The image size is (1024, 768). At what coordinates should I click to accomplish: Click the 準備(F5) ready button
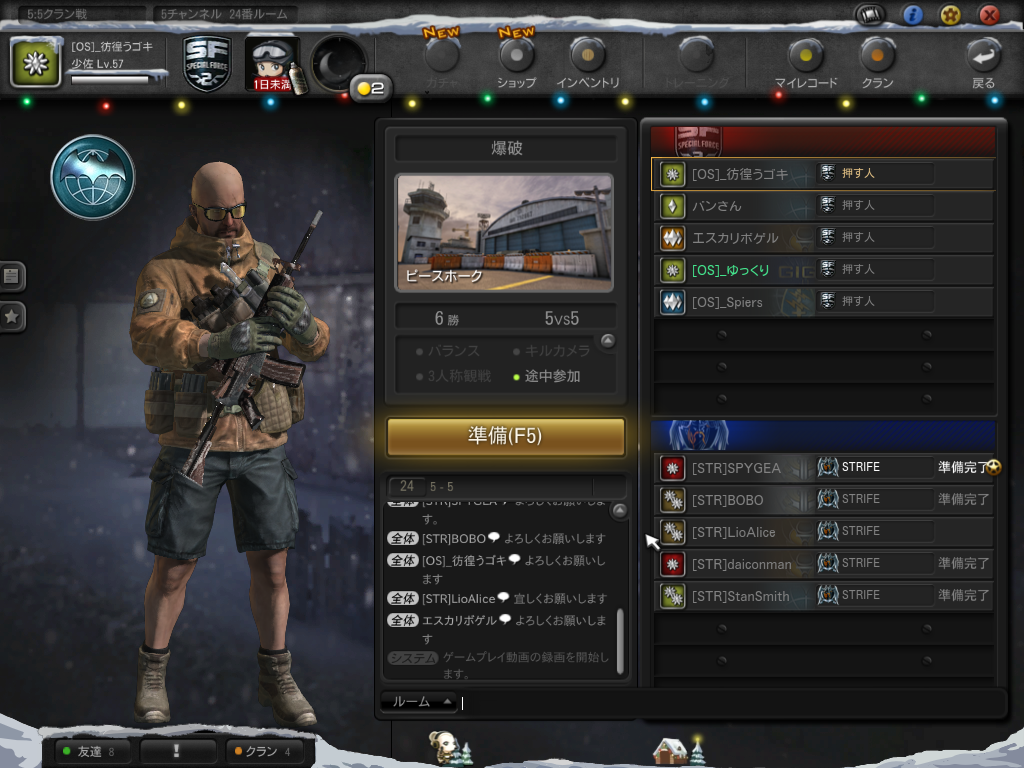click(505, 437)
